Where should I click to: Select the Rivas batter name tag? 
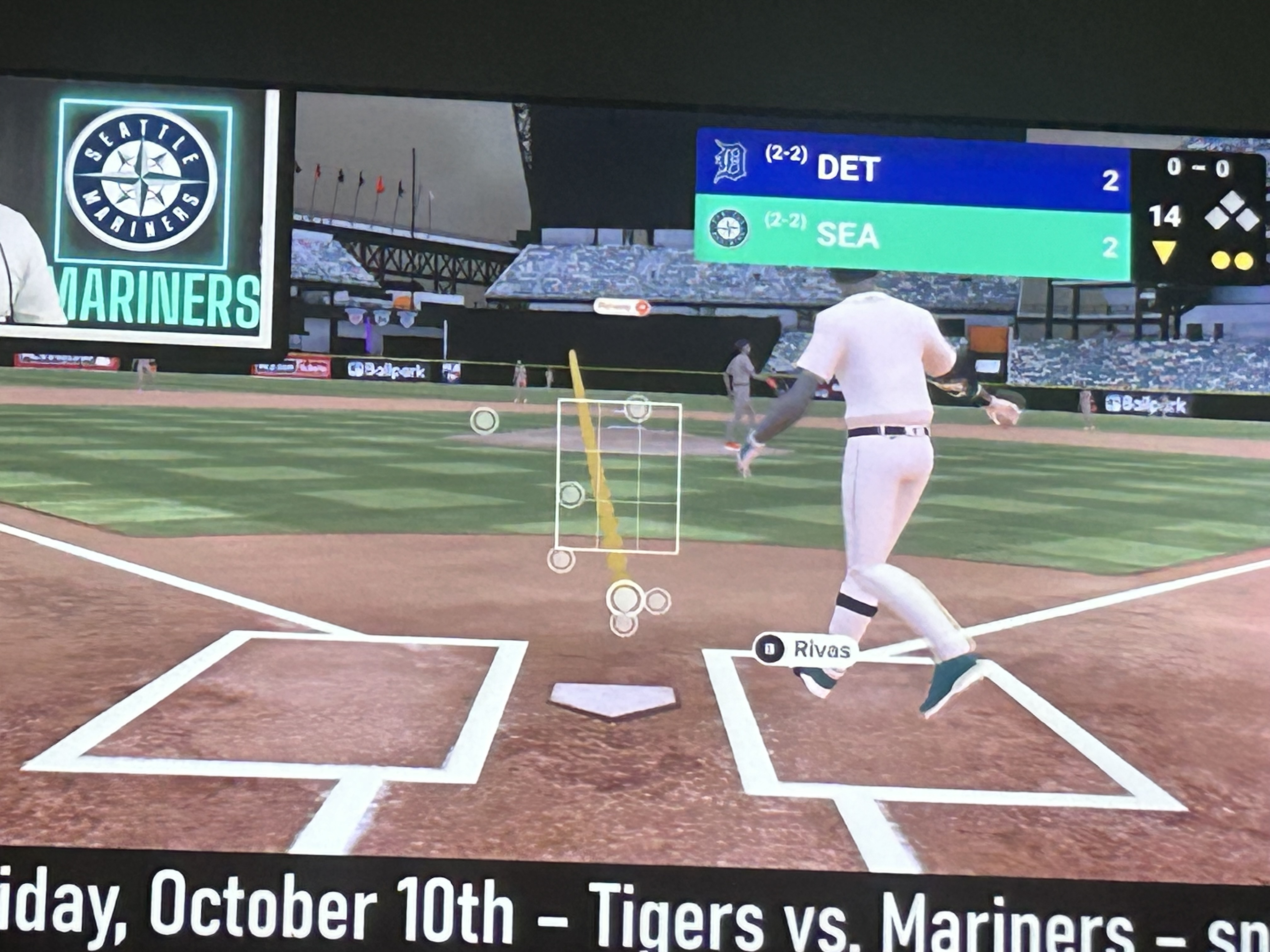click(x=805, y=649)
